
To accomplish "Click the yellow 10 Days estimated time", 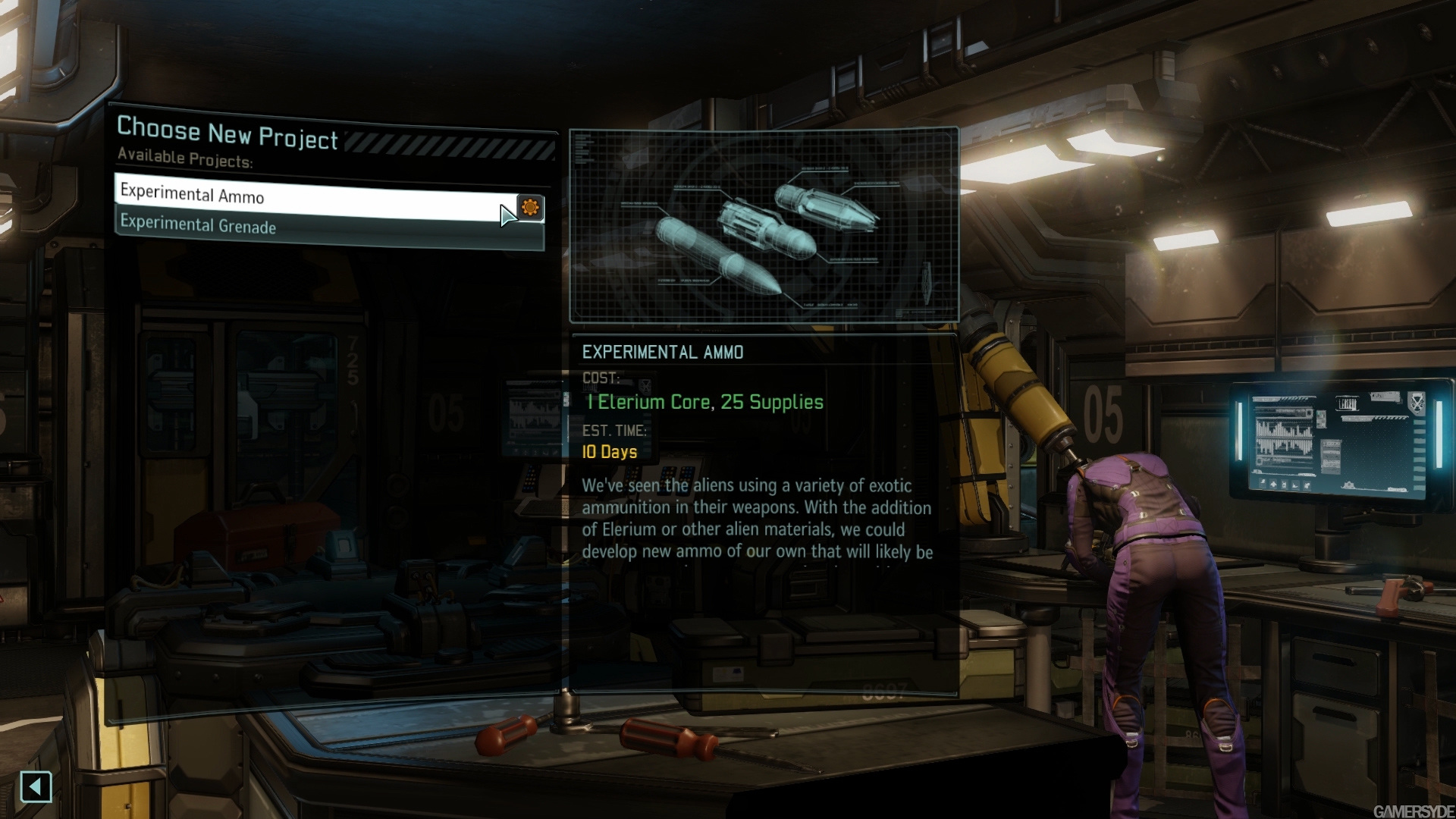I will tap(608, 452).
